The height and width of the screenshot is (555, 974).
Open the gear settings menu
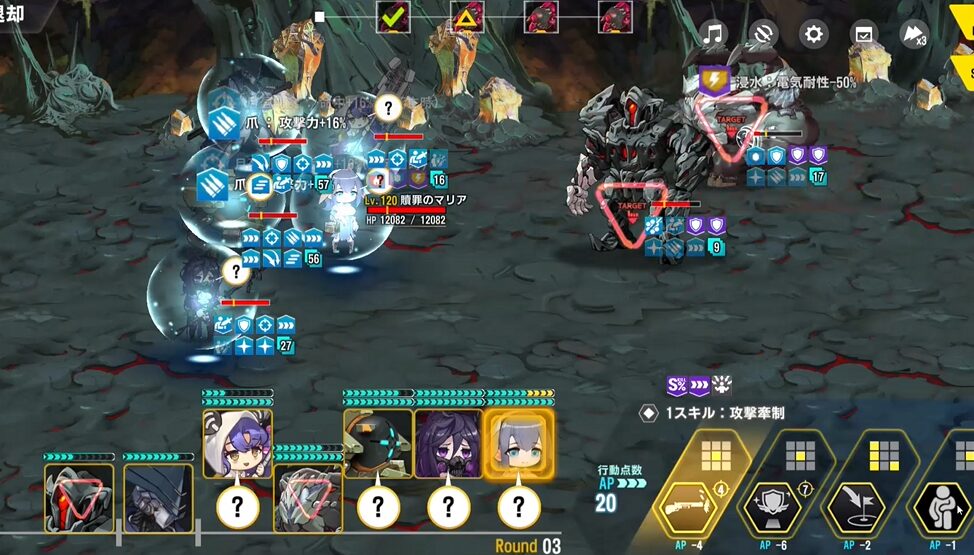click(814, 35)
